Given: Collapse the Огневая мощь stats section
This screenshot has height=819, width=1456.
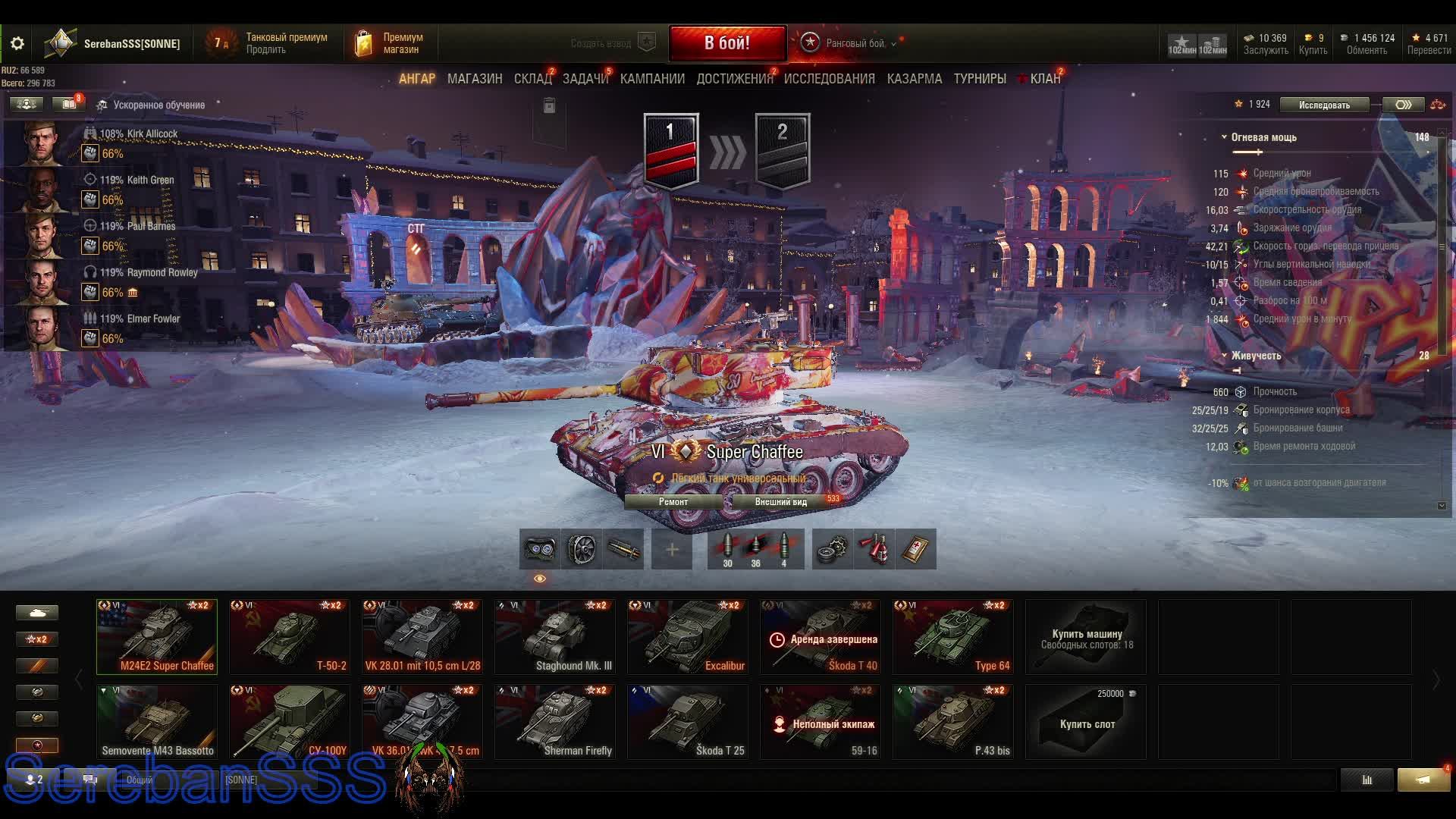Looking at the screenshot, I should point(1224,137).
